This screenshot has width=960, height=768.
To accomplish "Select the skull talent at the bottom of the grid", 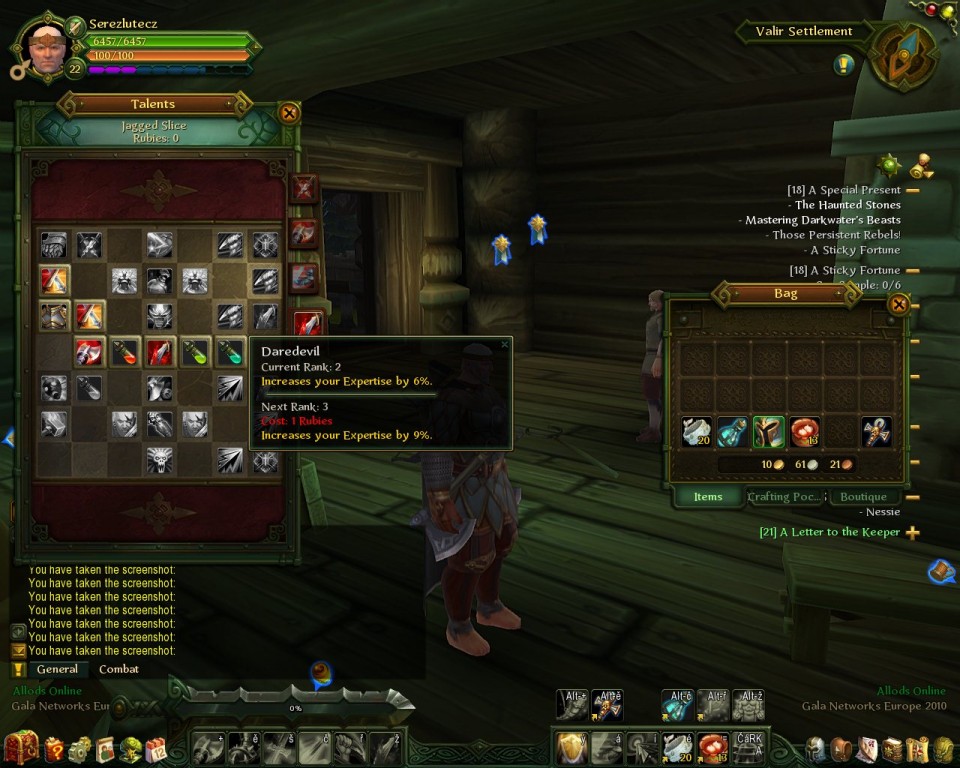I will tap(159, 460).
